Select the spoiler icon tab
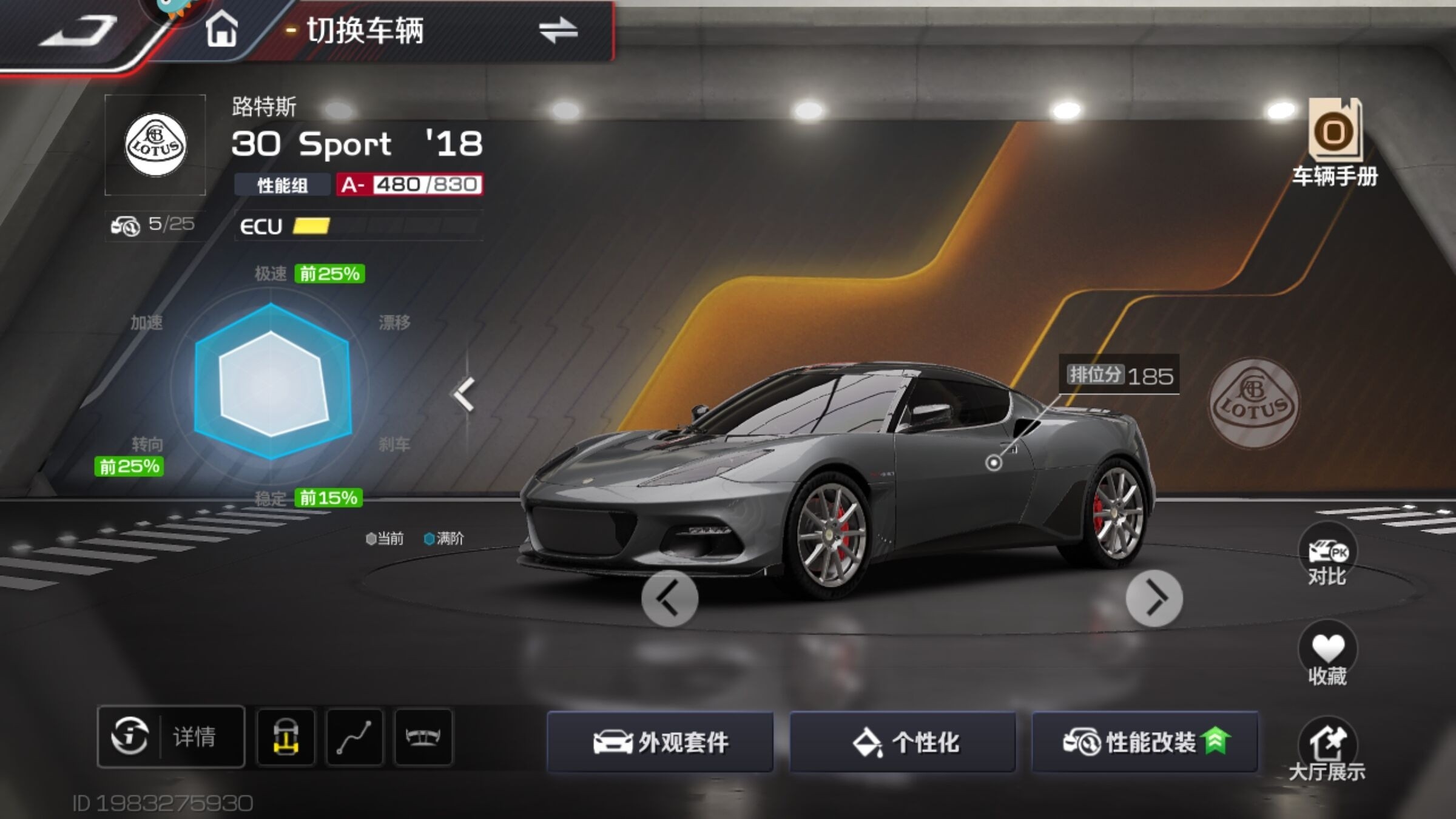 click(x=423, y=736)
